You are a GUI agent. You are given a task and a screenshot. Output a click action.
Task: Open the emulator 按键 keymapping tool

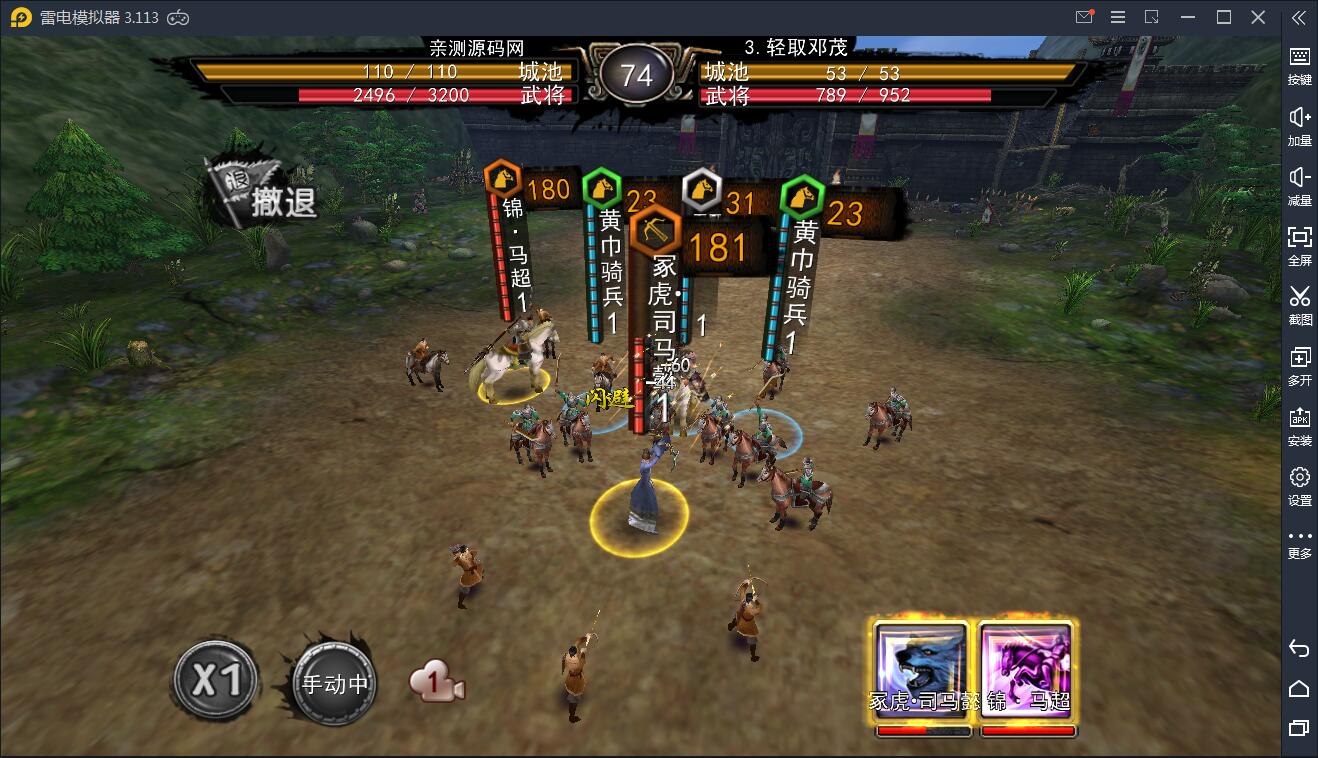tap(1299, 65)
